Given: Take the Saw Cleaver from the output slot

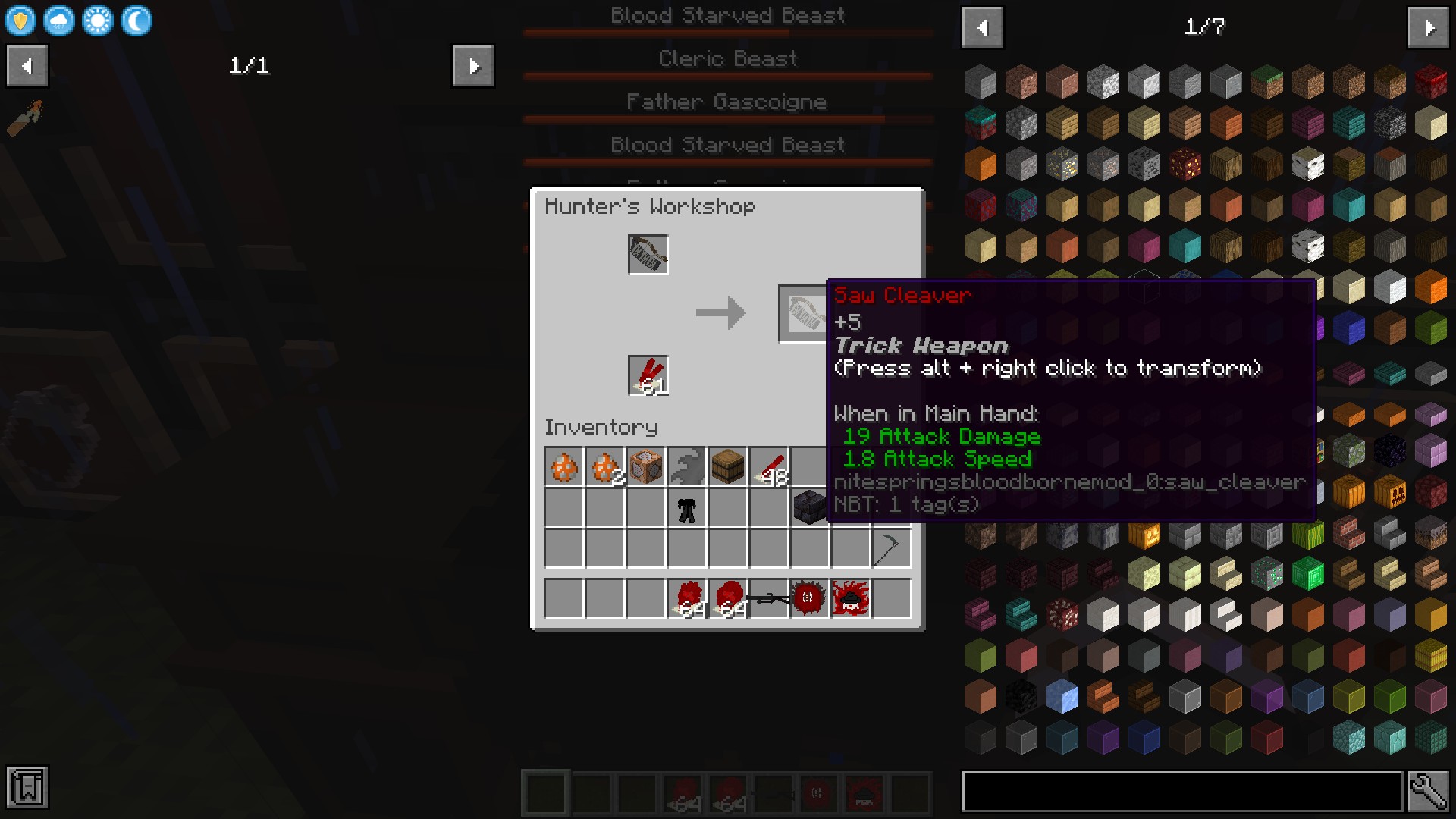Looking at the screenshot, I should pyautogui.click(x=804, y=313).
